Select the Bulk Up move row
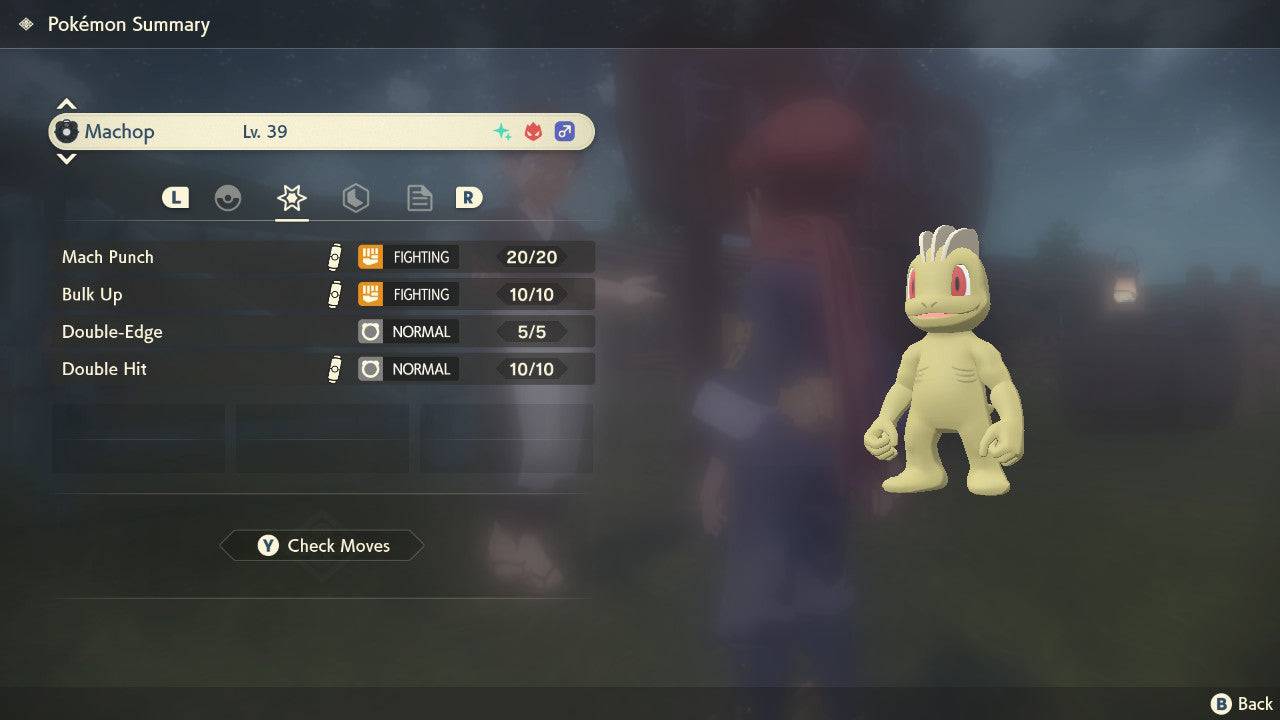Image resolution: width=1280 pixels, height=720 pixels. (x=322, y=294)
